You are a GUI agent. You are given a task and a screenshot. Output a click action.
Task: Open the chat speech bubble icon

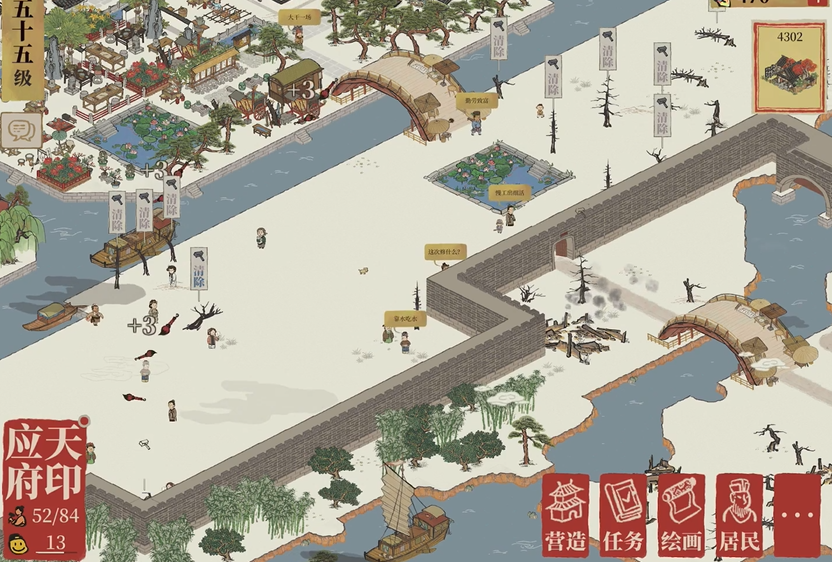tap(20, 132)
